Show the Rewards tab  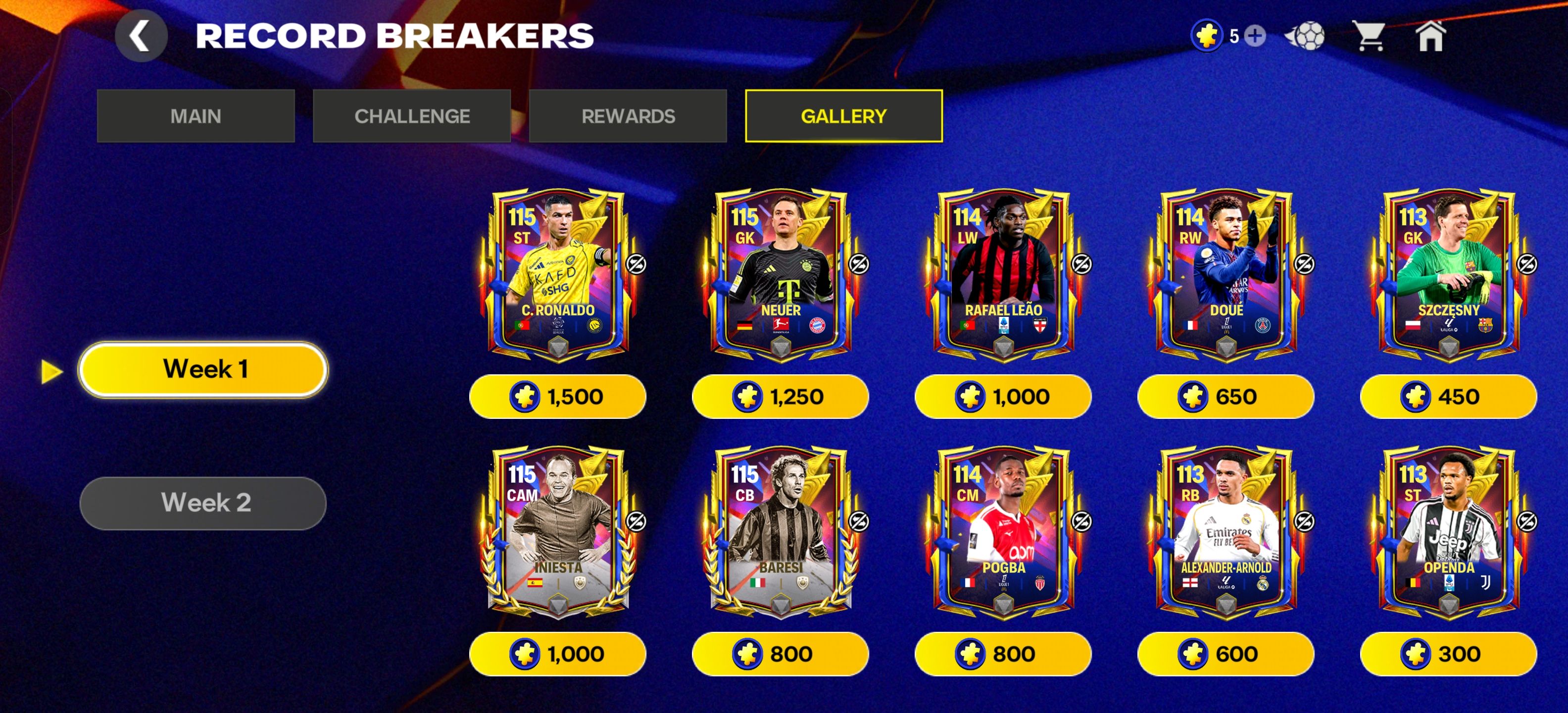(x=628, y=116)
